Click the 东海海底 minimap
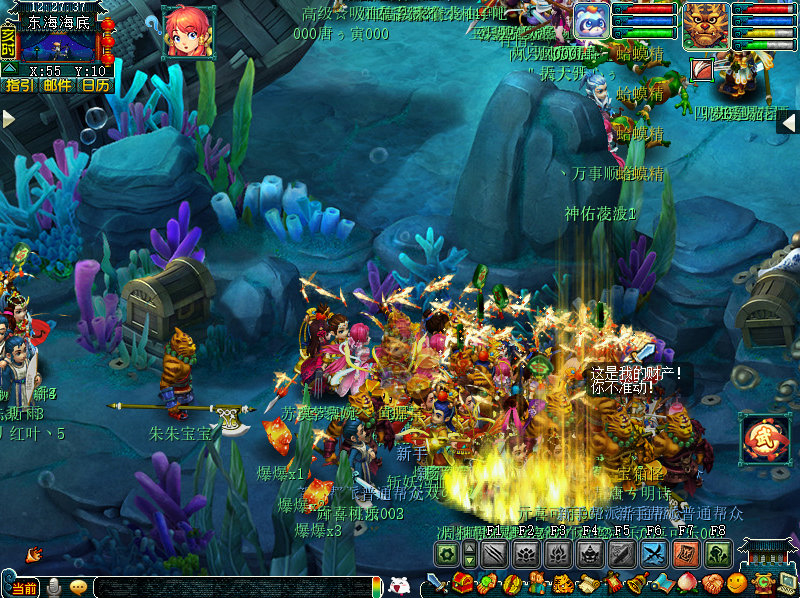 (x=58, y=46)
